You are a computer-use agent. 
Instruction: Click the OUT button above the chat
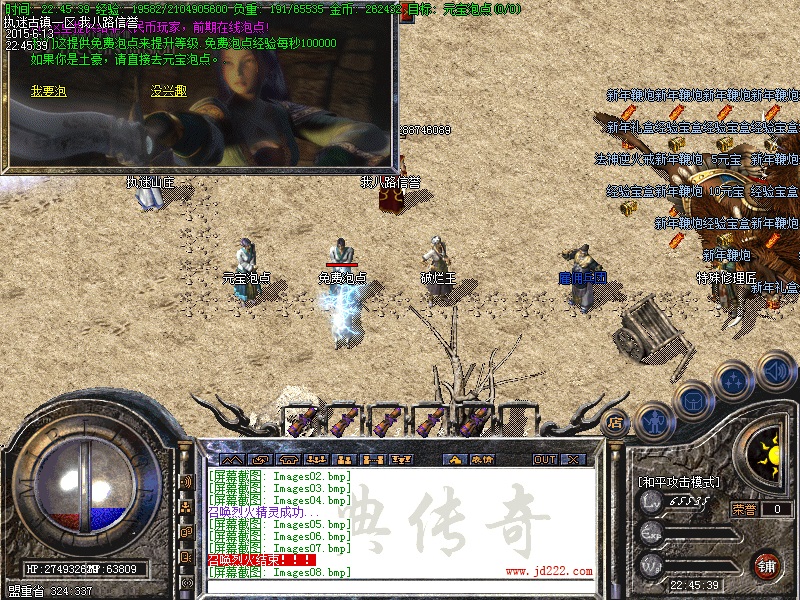point(544,460)
